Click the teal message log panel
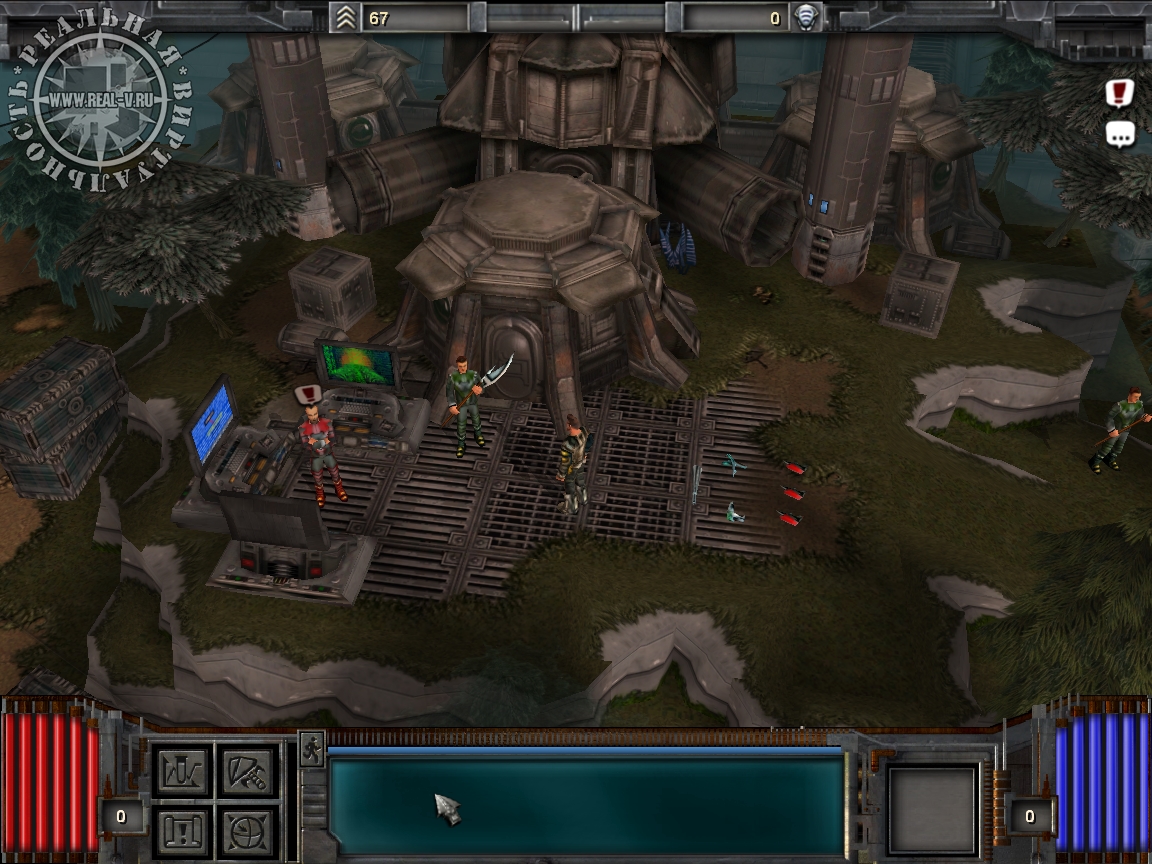Viewport: 1152px width, 864px height. click(x=586, y=805)
